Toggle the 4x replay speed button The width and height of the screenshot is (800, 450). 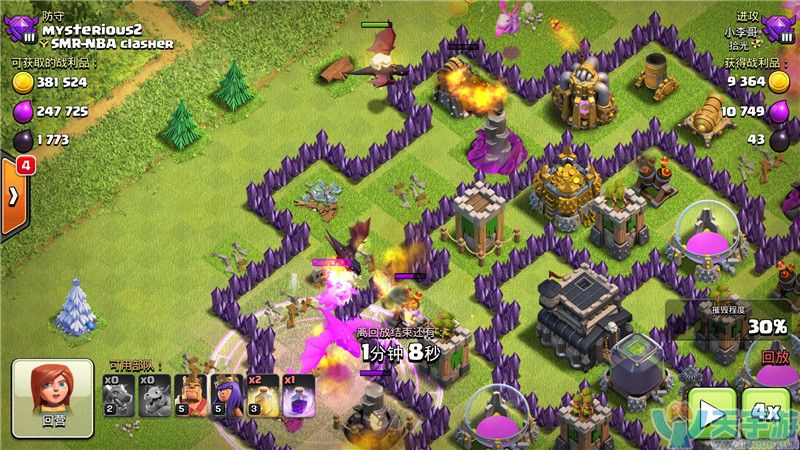(x=764, y=410)
